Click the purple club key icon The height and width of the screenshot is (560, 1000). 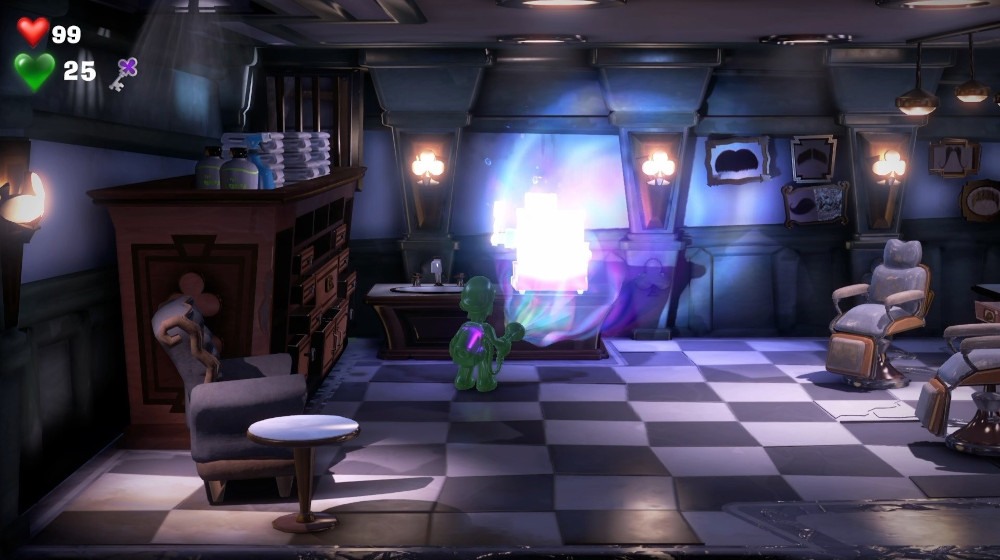click(123, 73)
